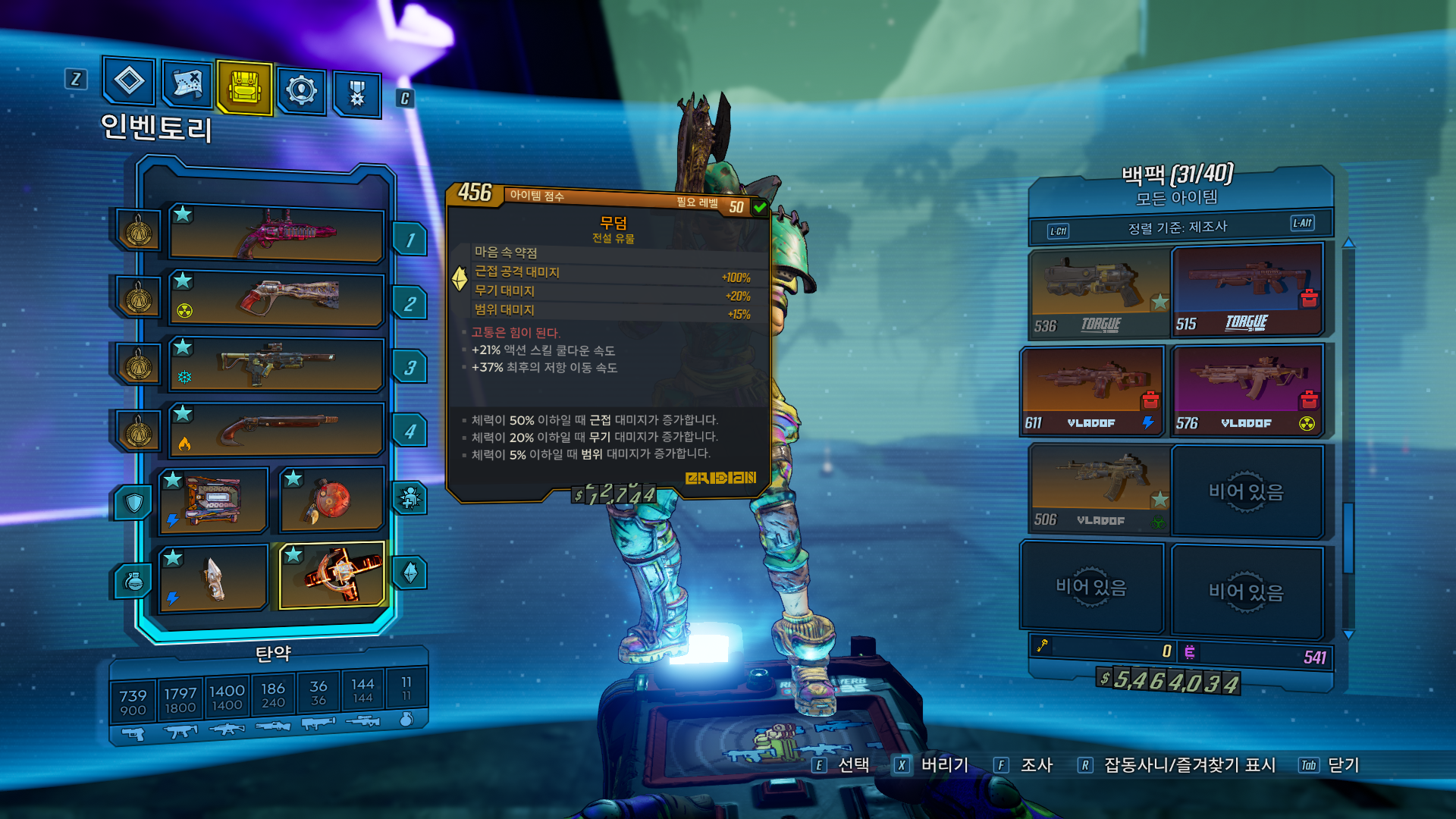
Task: Choose the red class mod item
Action: (x=331, y=500)
